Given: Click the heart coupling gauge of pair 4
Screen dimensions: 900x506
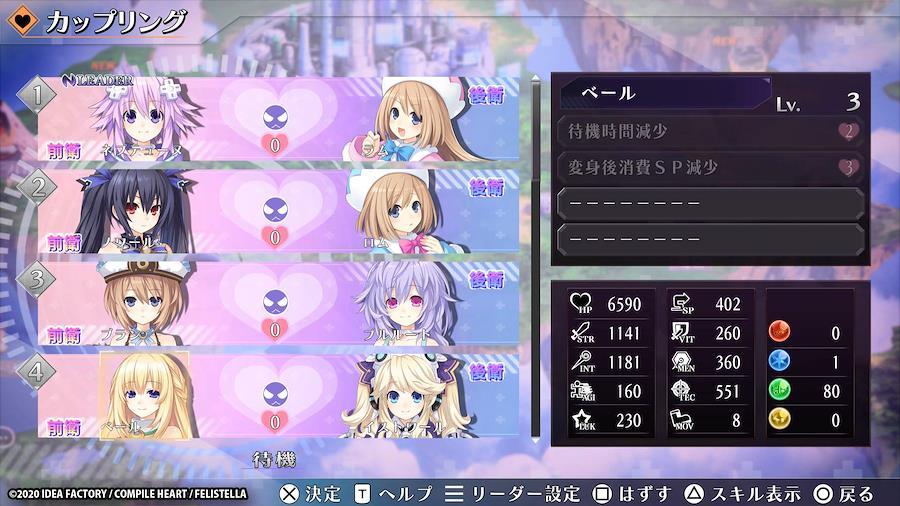Looking at the screenshot, I should click(274, 394).
